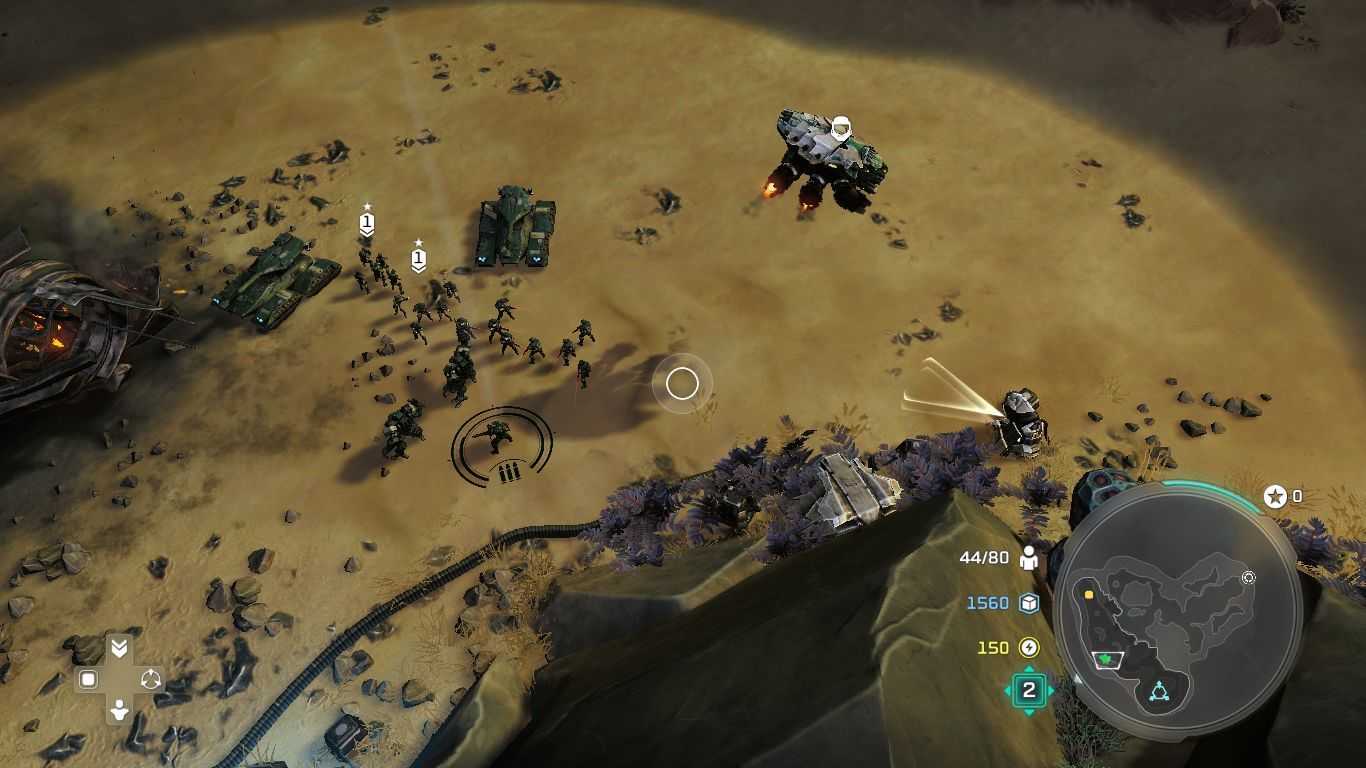
Task: Click the white ring marker on minimap
Action: 1248,578
